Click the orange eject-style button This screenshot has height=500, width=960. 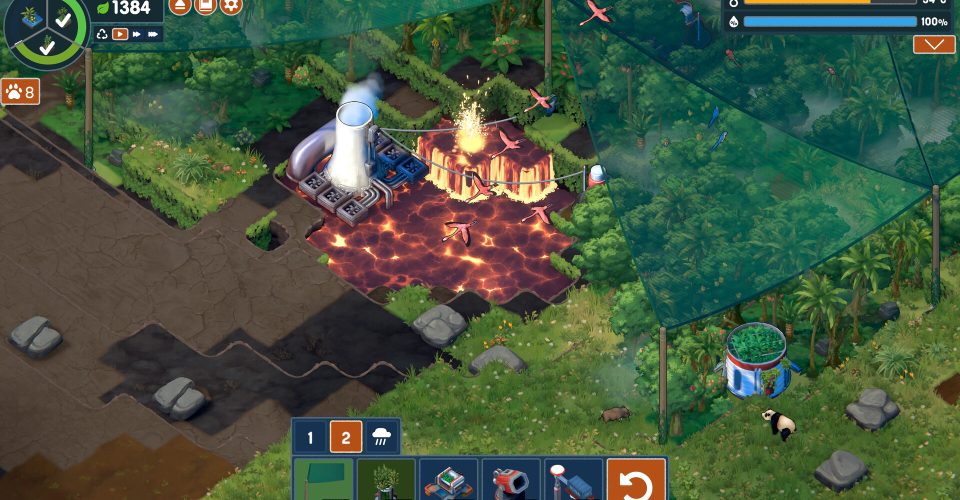(x=180, y=5)
